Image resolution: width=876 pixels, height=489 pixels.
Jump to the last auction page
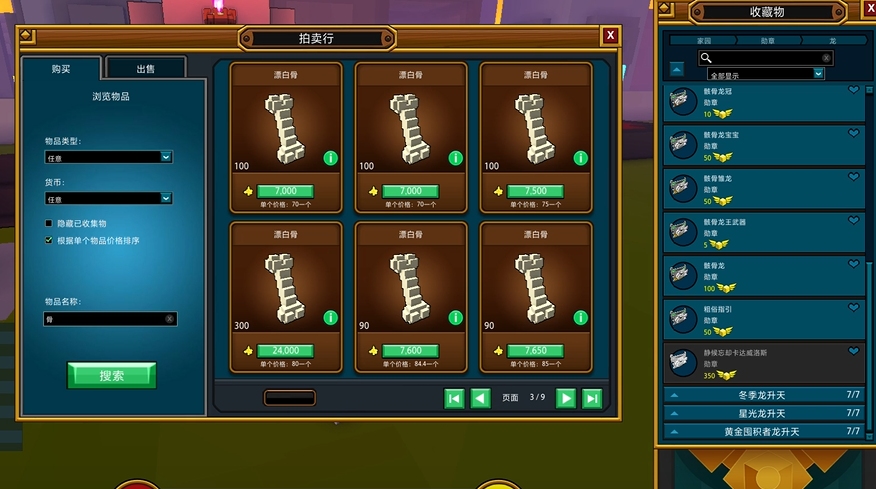tap(592, 398)
